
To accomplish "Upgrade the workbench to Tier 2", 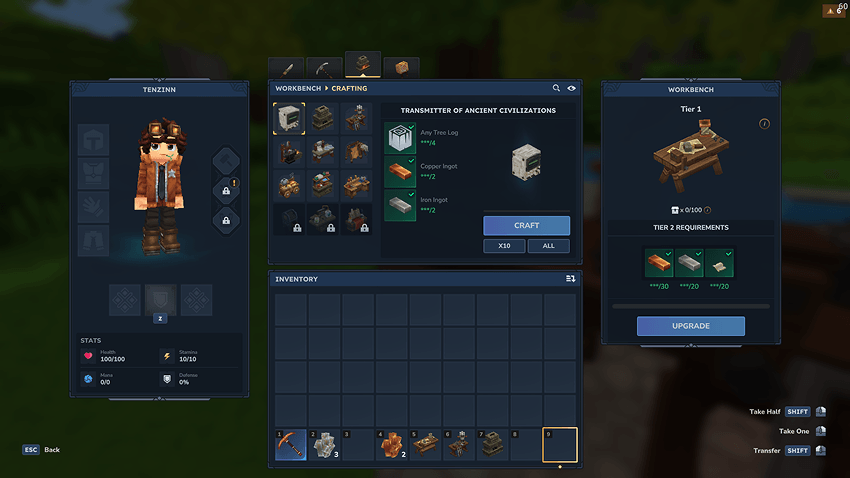I will pos(690,326).
